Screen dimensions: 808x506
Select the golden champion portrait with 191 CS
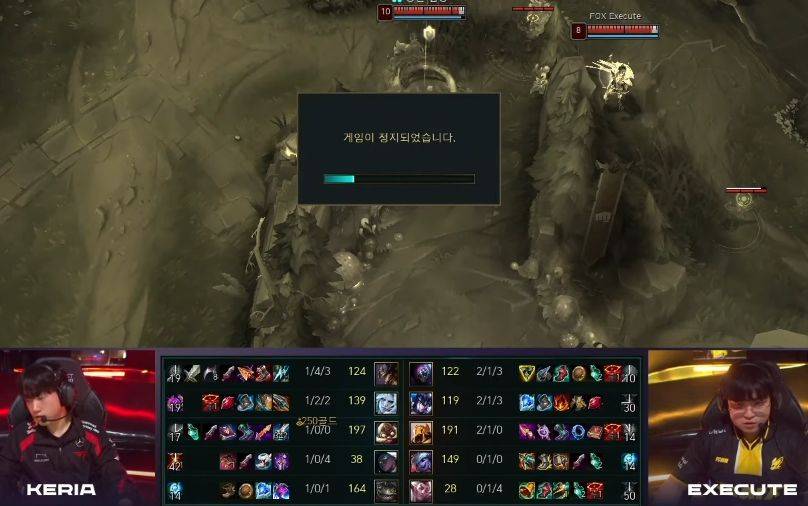(421, 432)
